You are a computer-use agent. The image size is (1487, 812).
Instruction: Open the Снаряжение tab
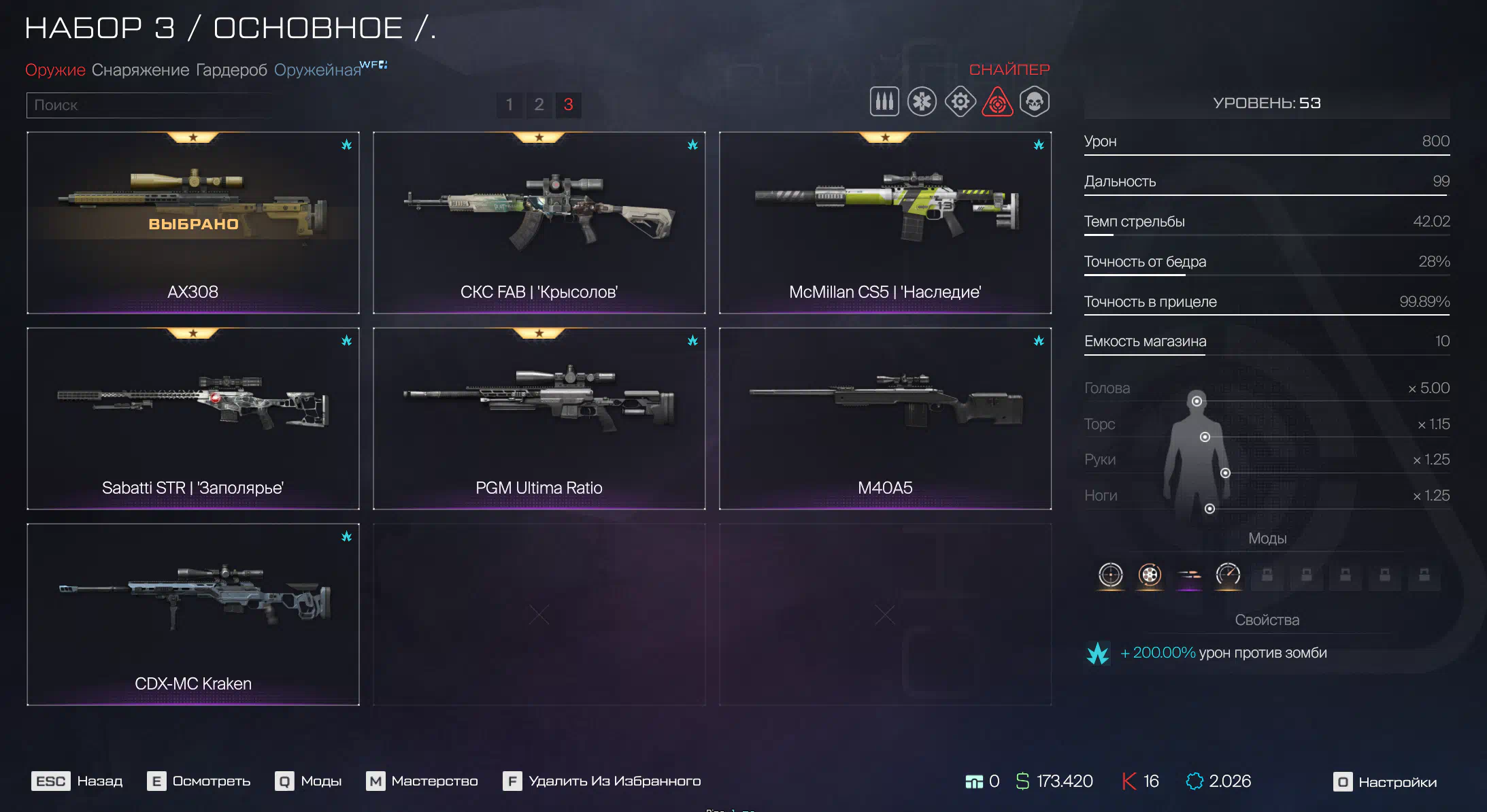[x=140, y=70]
